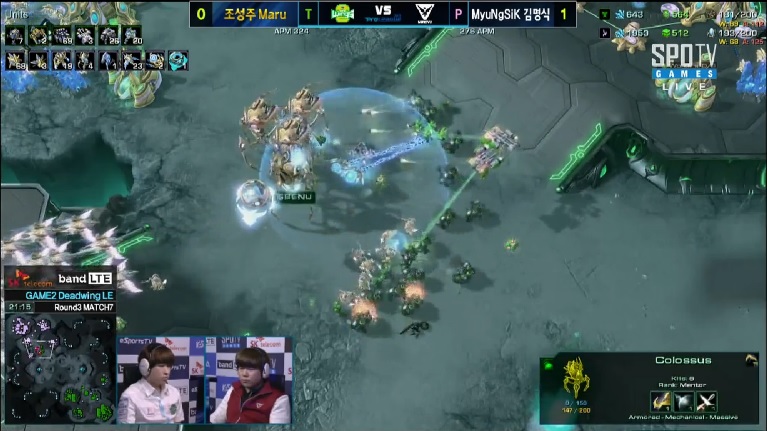Click the golden blade weapon upgrade icon
The width and height of the screenshot is (767, 431).
(x=661, y=402)
